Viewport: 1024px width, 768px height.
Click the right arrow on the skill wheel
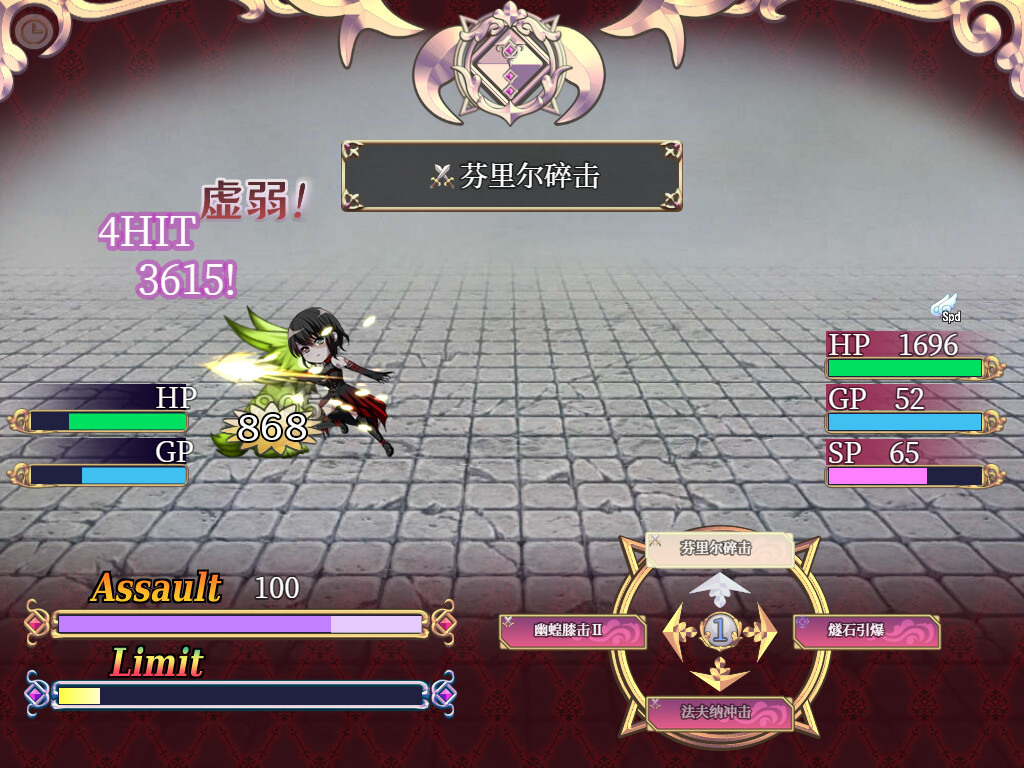tap(762, 631)
